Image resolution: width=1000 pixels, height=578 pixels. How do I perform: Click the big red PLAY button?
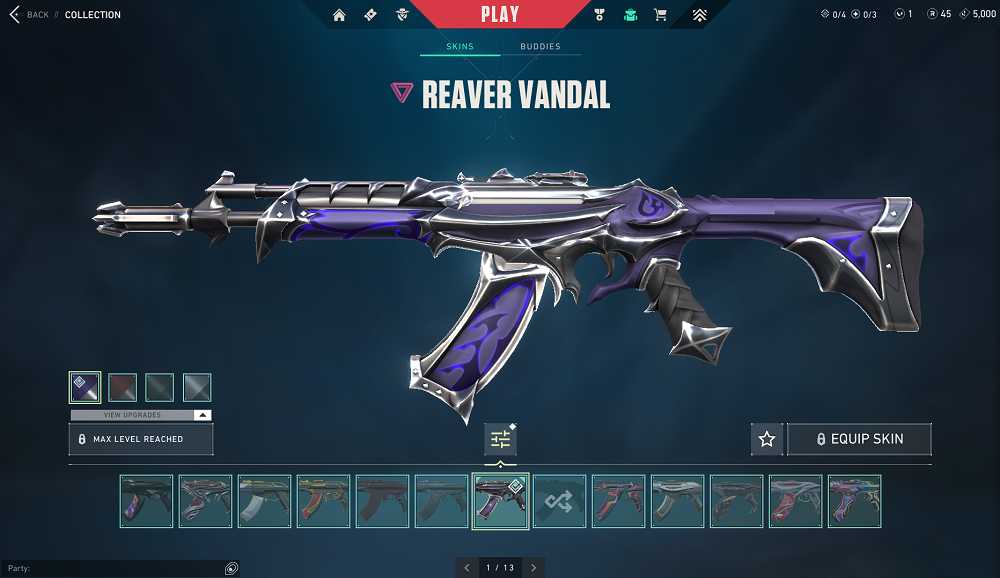(499, 14)
